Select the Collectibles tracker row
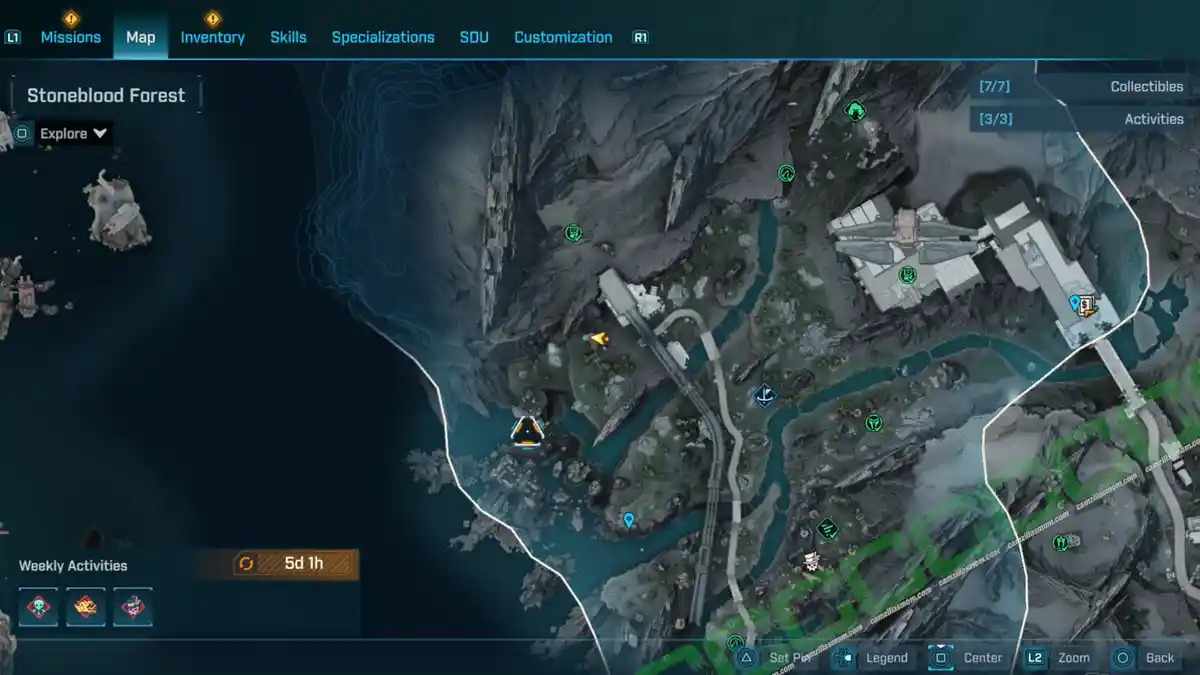This screenshot has width=1200, height=675. pyautogui.click(x=1084, y=87)
